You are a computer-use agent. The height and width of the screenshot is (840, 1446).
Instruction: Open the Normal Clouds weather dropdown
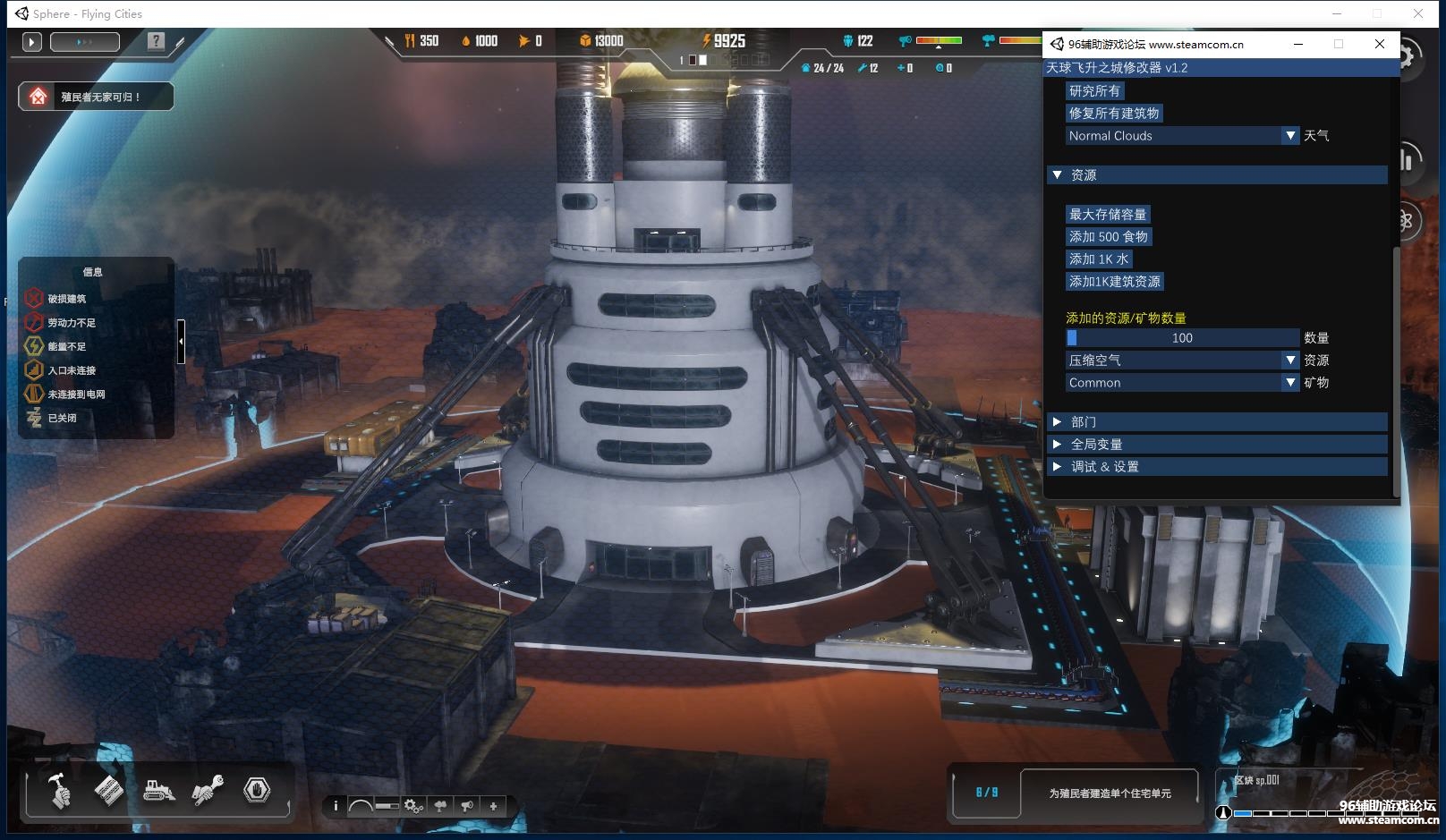[1181, 136]
